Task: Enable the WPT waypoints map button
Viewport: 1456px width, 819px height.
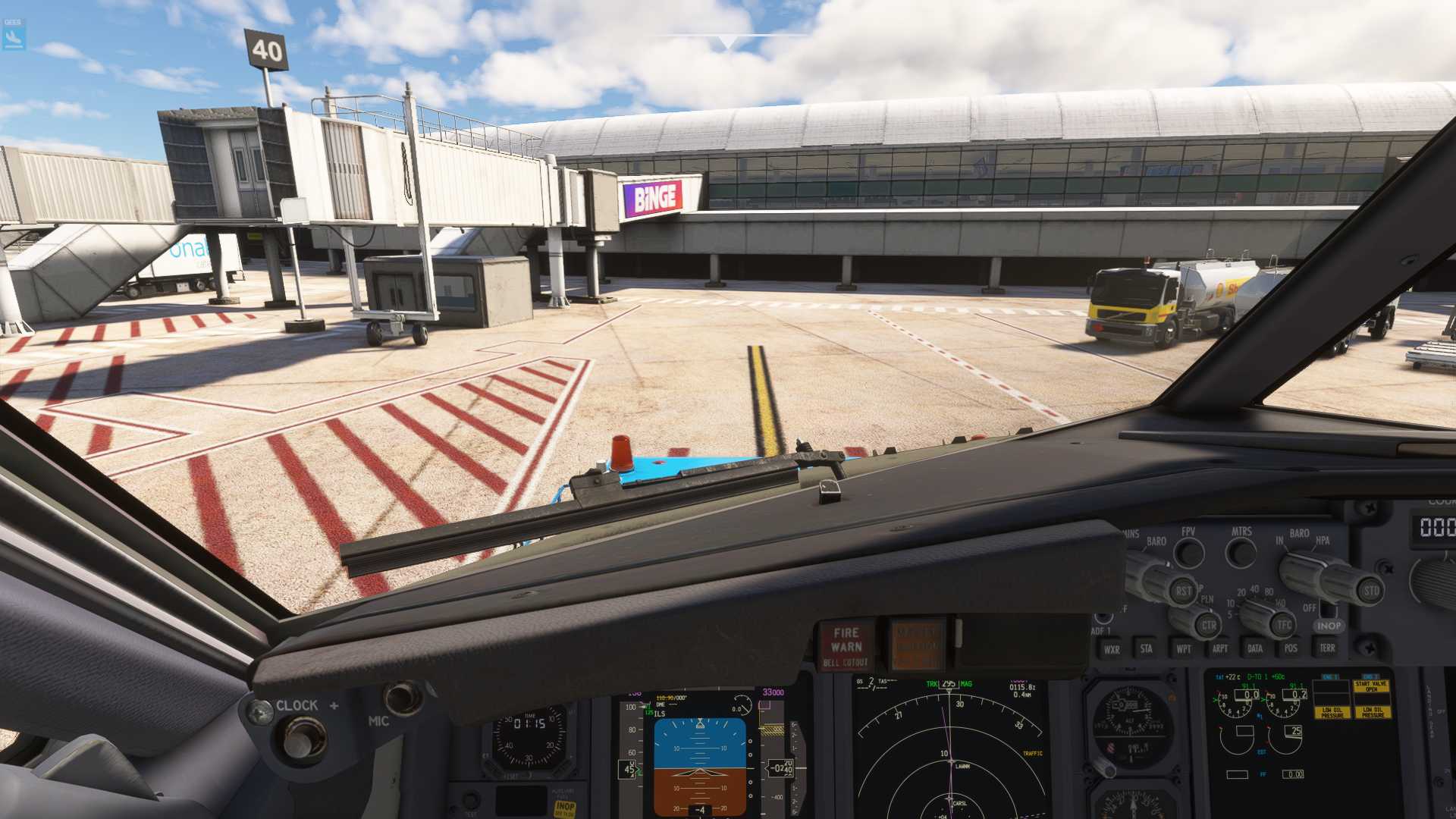Action: pos(1183,648)
